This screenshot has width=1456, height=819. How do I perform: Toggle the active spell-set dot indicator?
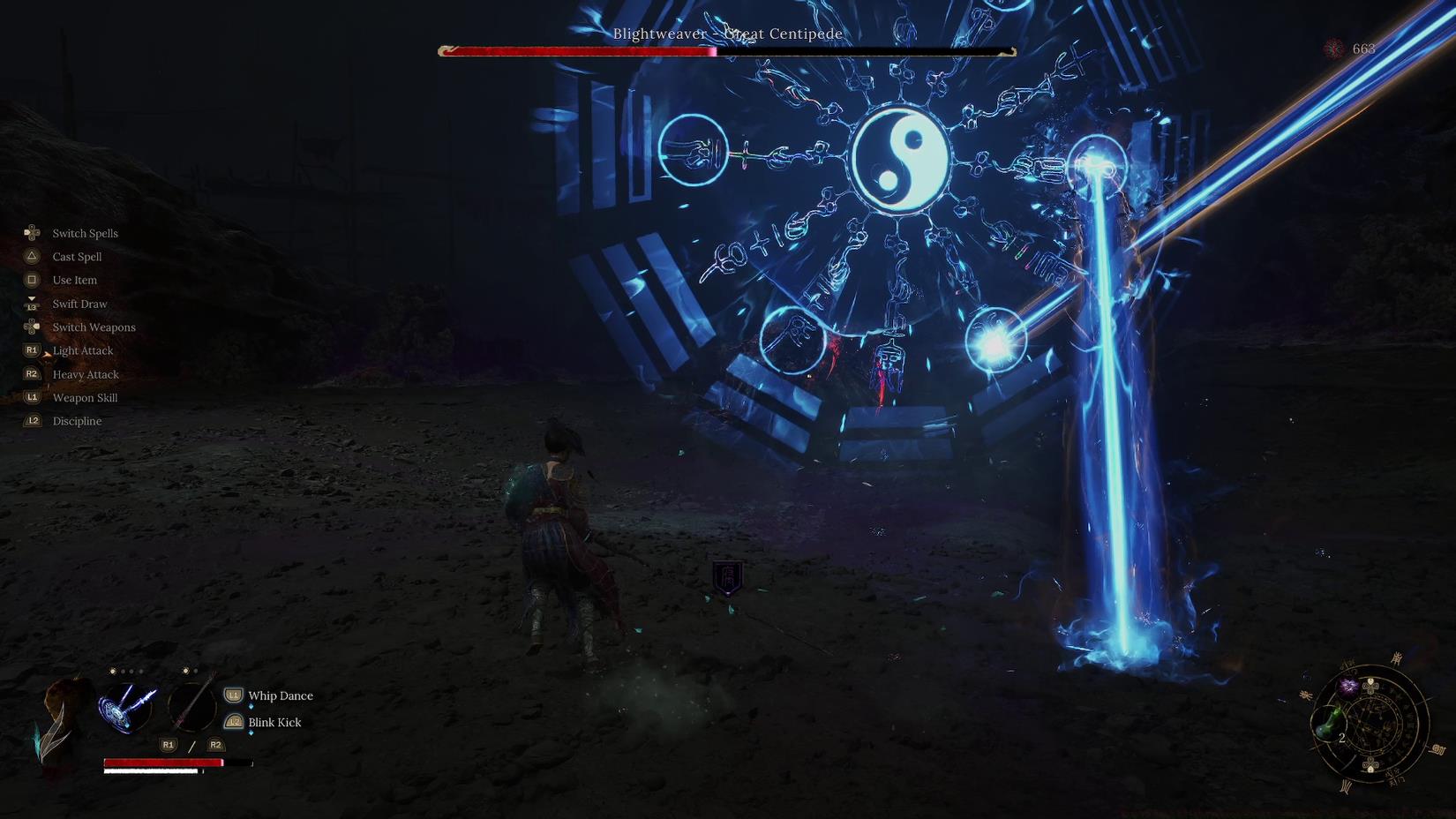[112, 671]
